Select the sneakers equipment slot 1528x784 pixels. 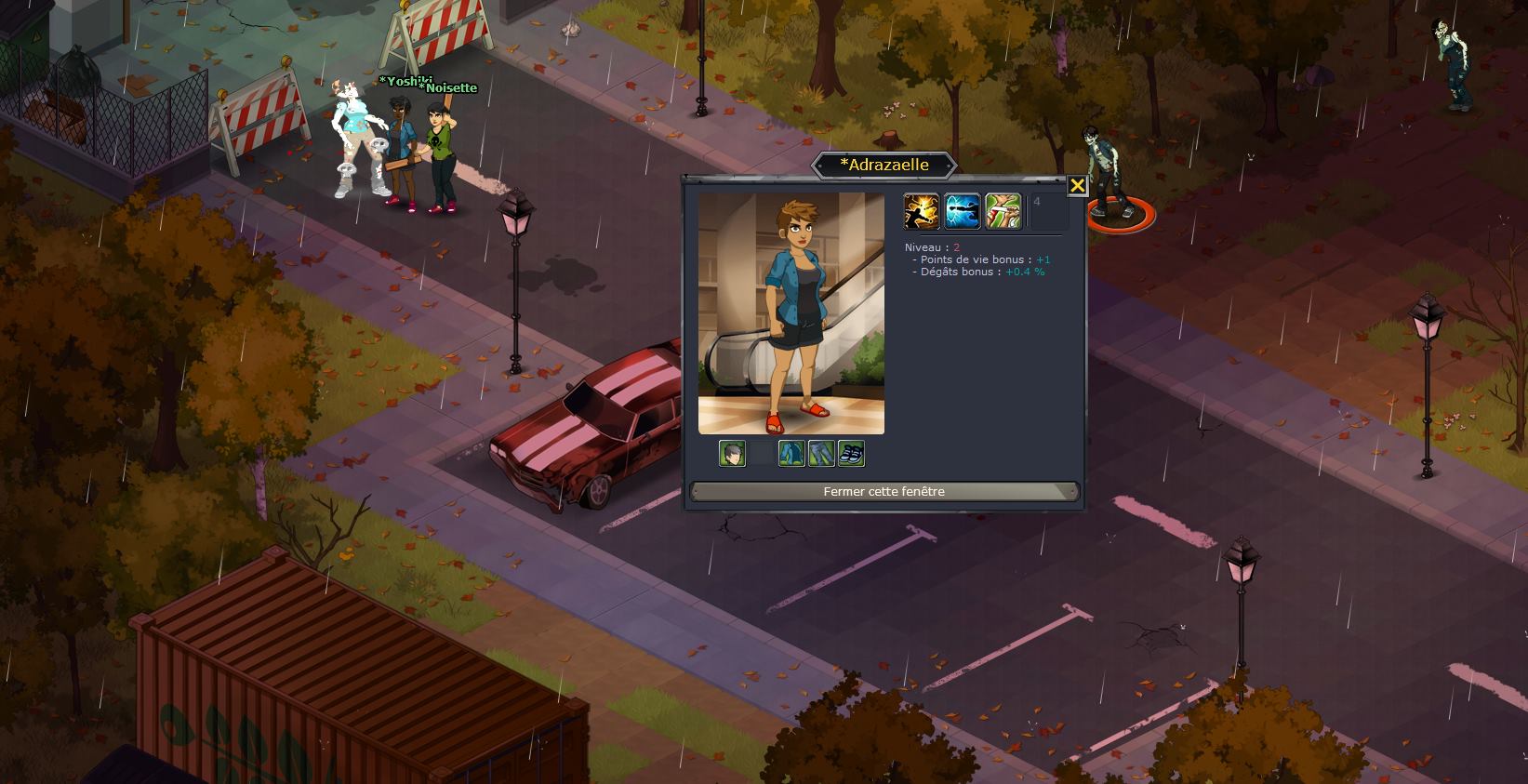851,453
